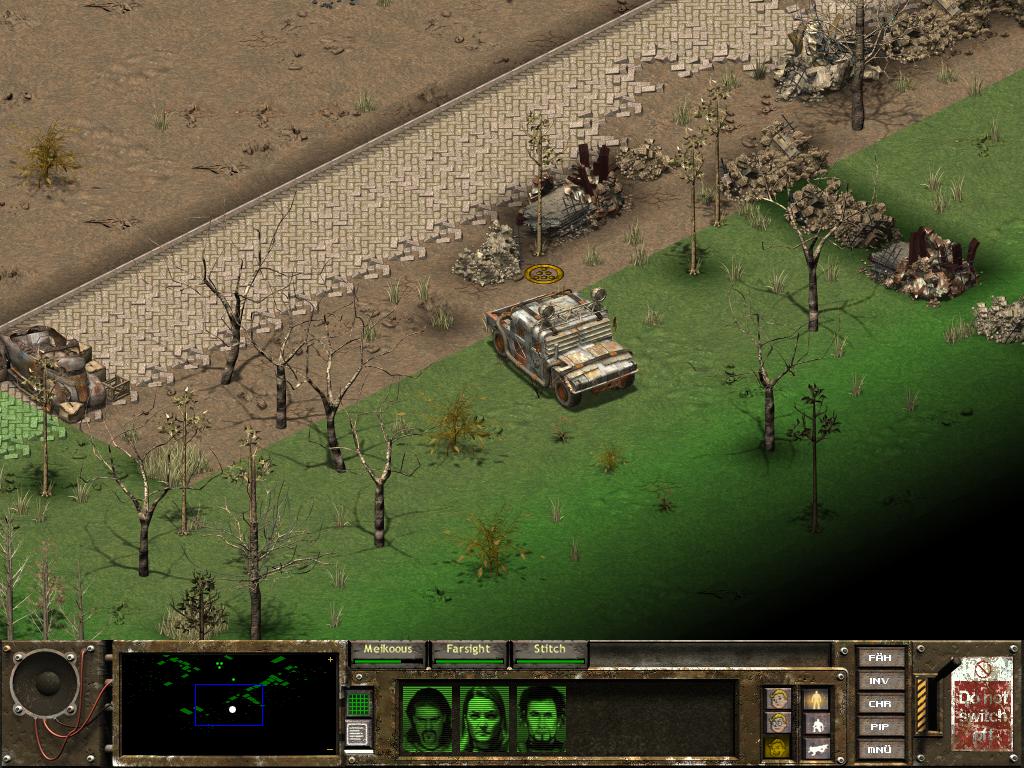Open the PIP Pip-Boy screen
This screenshot has height=768, width=1024.
point(880,727)
